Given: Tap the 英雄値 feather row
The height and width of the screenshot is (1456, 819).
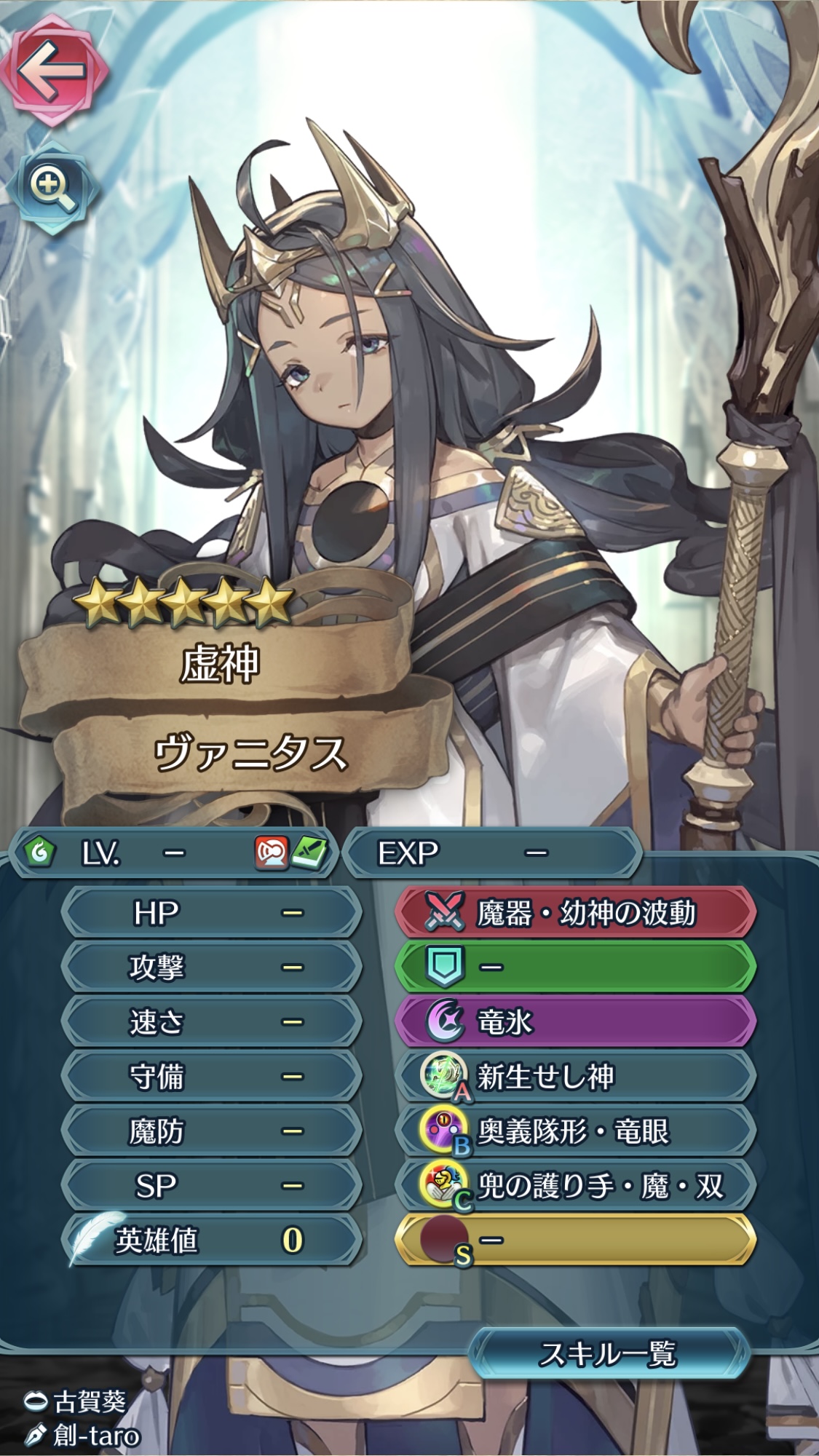Looking at the screenshot, I should [211, 1241].
